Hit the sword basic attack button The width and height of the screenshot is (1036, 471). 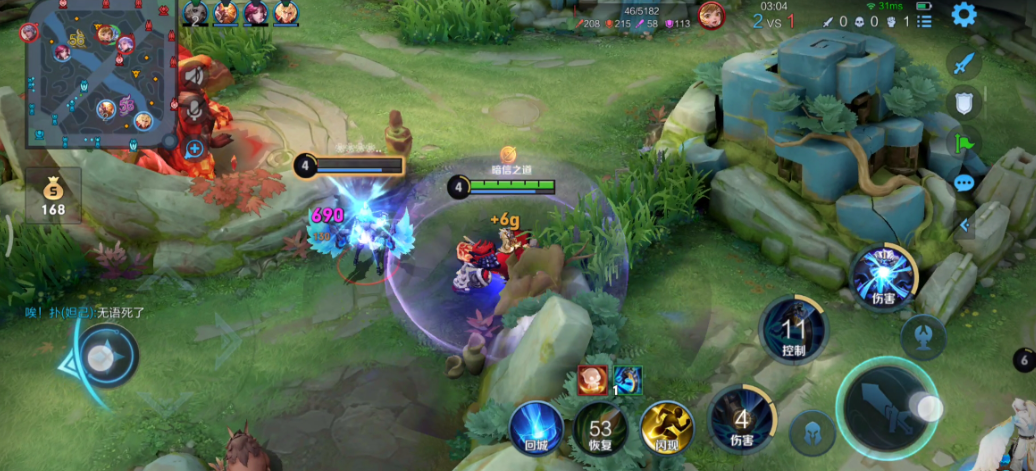(886, 412)
